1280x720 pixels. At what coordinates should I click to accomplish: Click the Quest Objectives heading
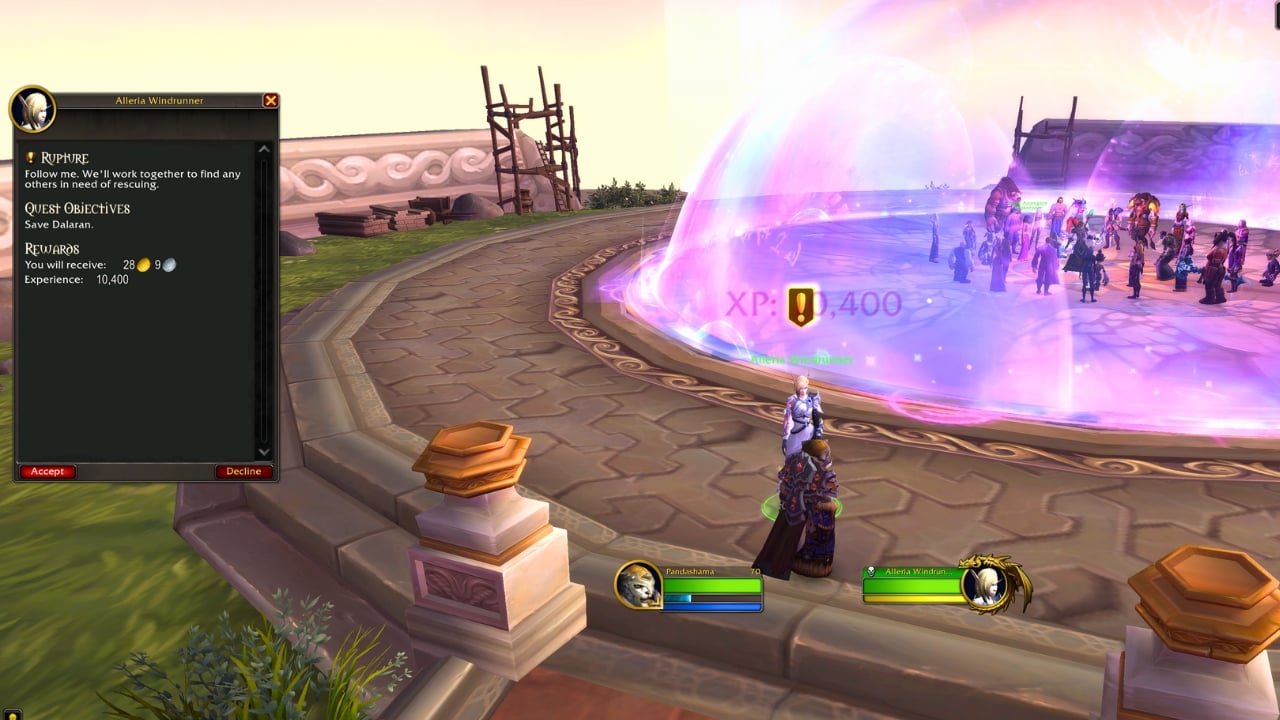pyautogui.click(x=76, y=208)
